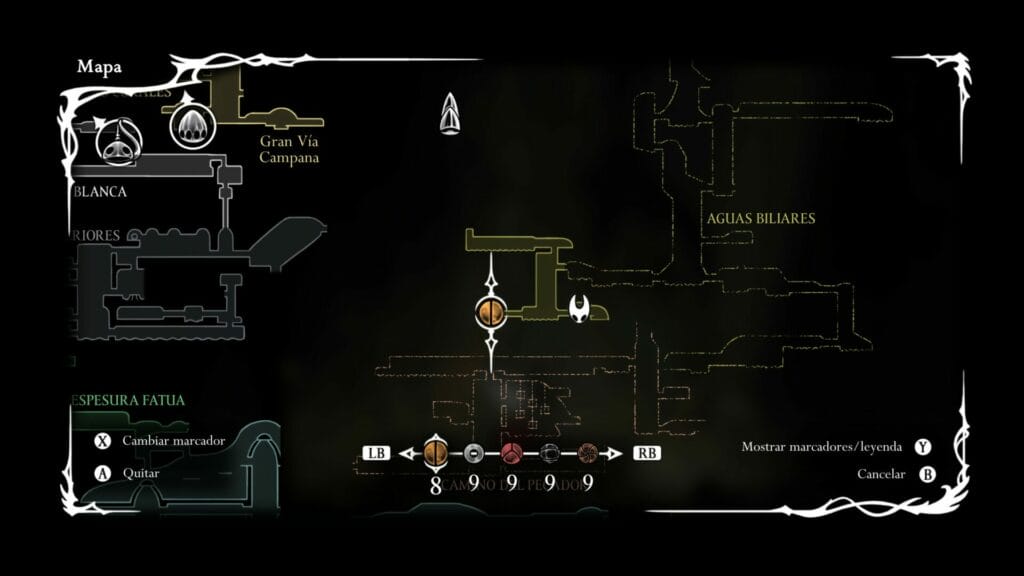Select the orange marker placed on the map
The width and height of the screenshot is (1024, 576).
click(x=491, y=312)
